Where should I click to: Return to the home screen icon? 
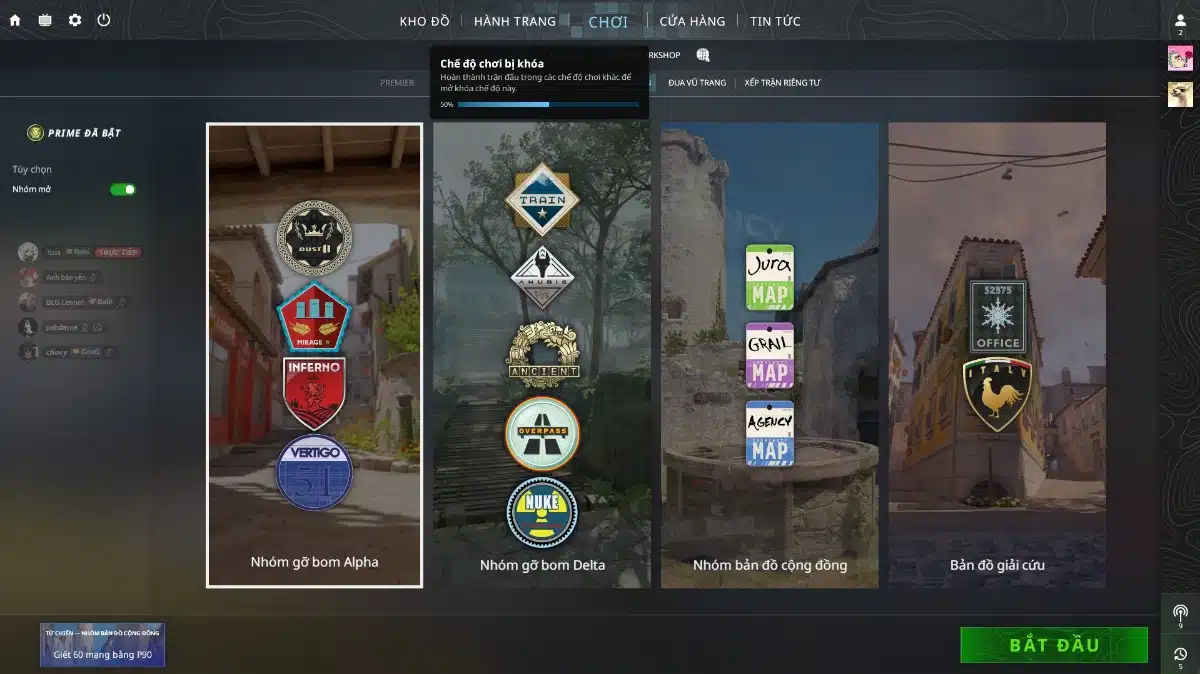point(15,20)
